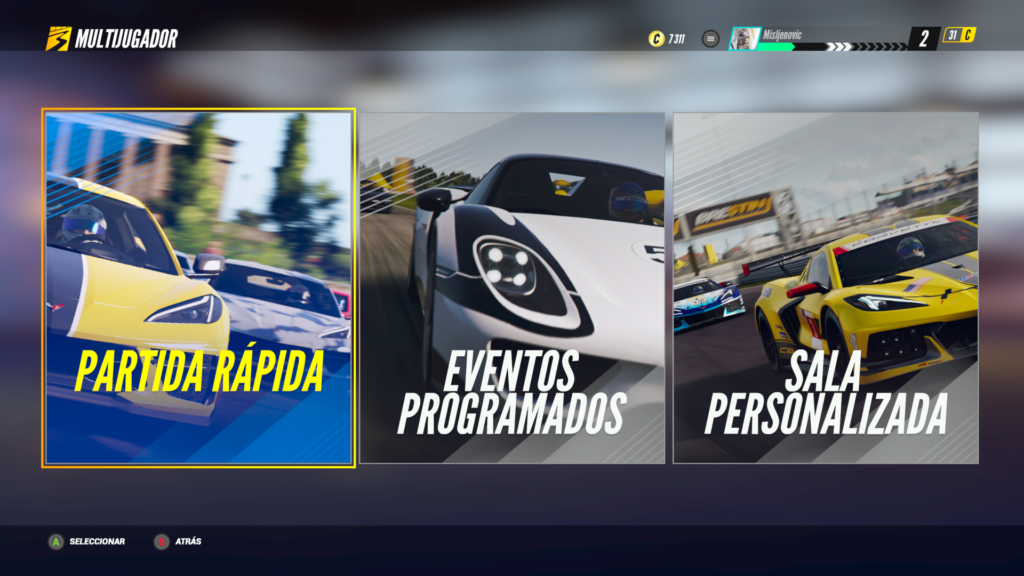This screenshot has width=1024, height=576.
Task: Open the menu icon beside the avatar
Action: coord(711,39)
